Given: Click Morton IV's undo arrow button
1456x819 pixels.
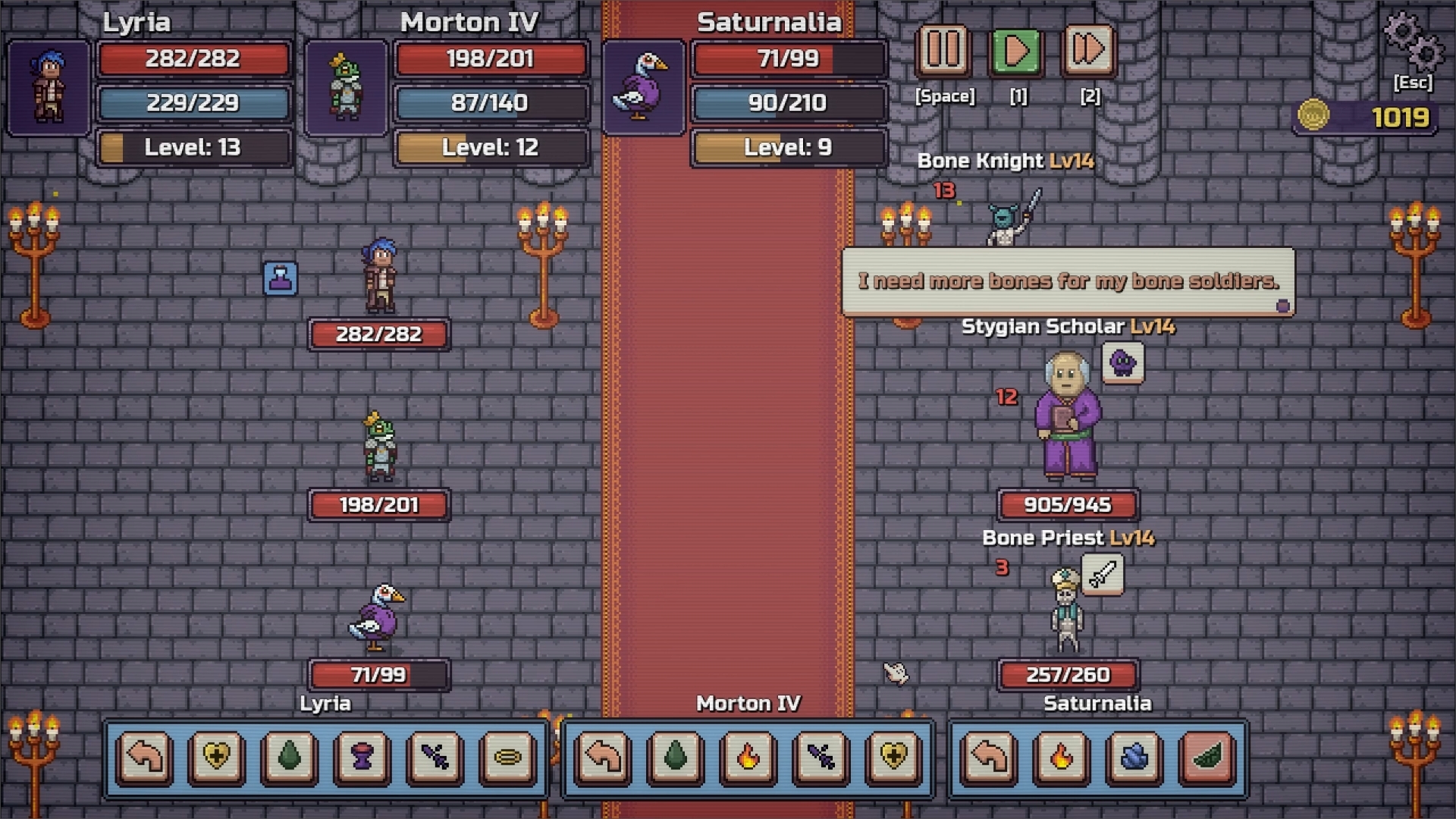Looking at the screenshot, I should 604,757.
